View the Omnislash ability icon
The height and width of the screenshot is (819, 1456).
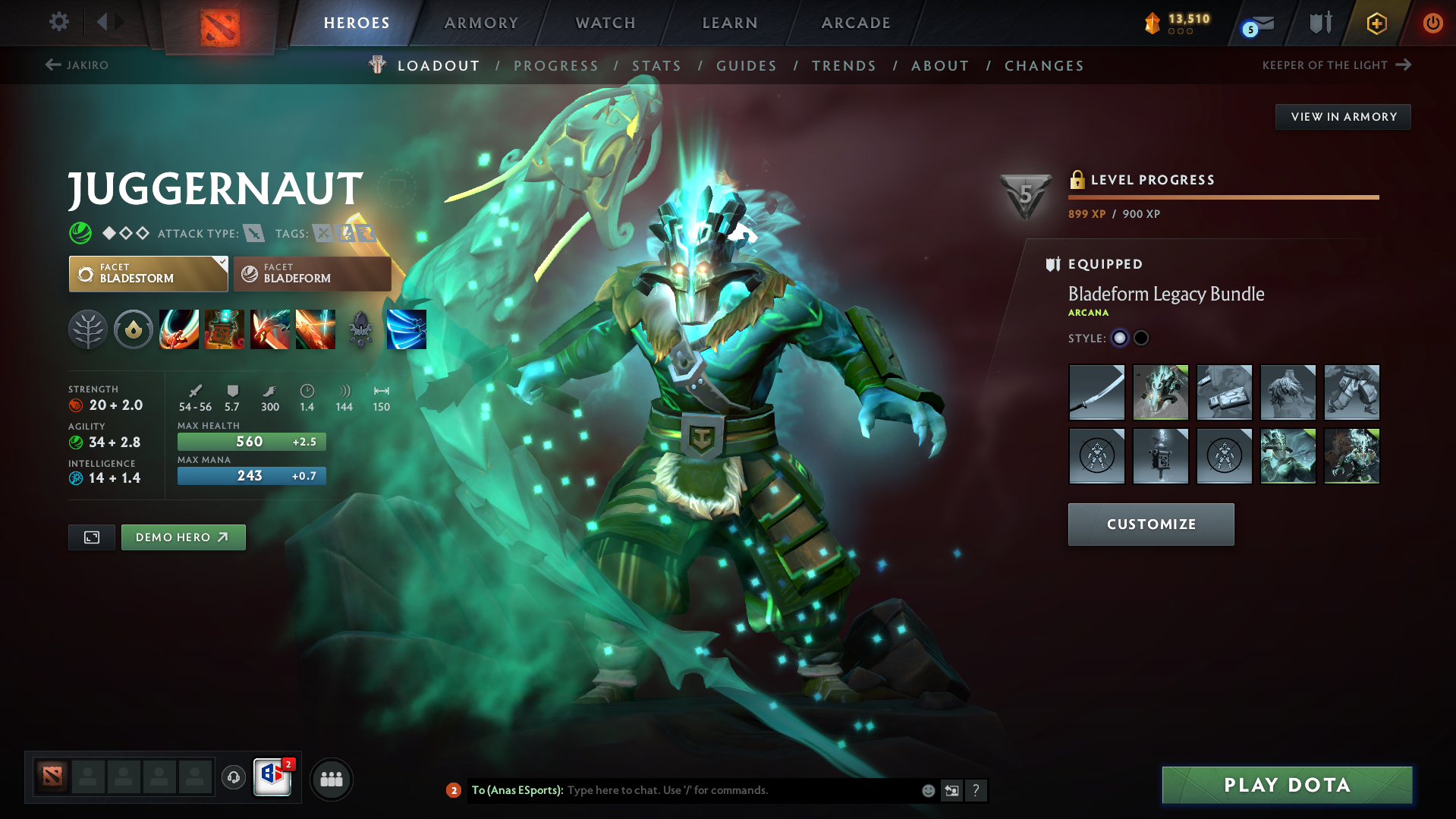[x=407, y=329]
